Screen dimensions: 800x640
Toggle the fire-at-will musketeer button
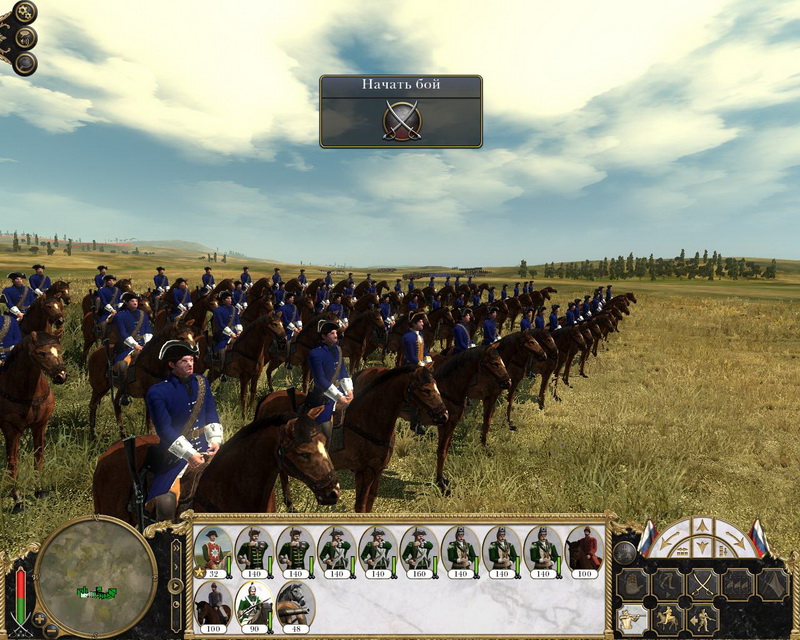coord(630,619)
